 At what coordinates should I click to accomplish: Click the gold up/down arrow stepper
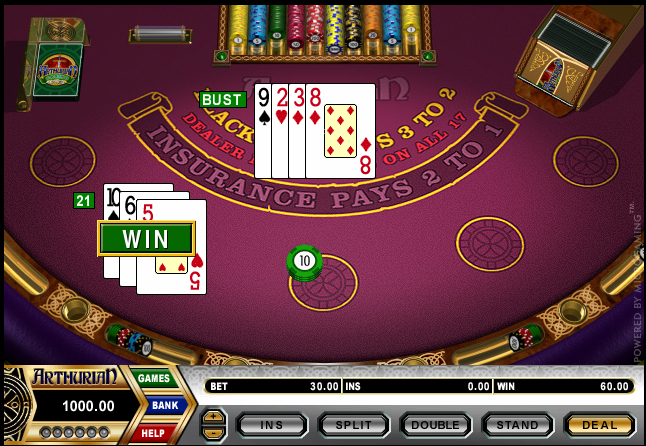[x=213, y=424]
